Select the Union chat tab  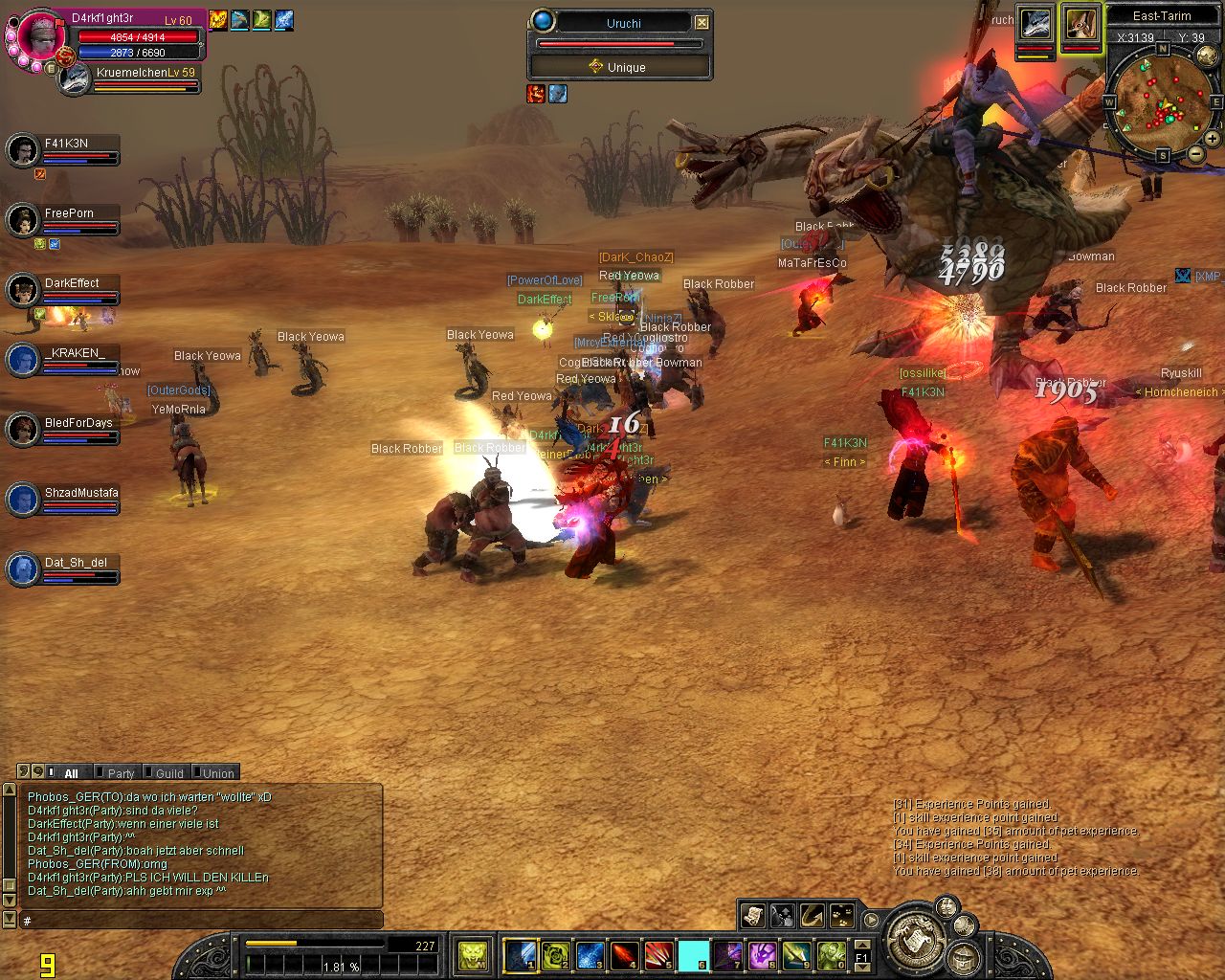pyautogui.click(x=217, y=773)
